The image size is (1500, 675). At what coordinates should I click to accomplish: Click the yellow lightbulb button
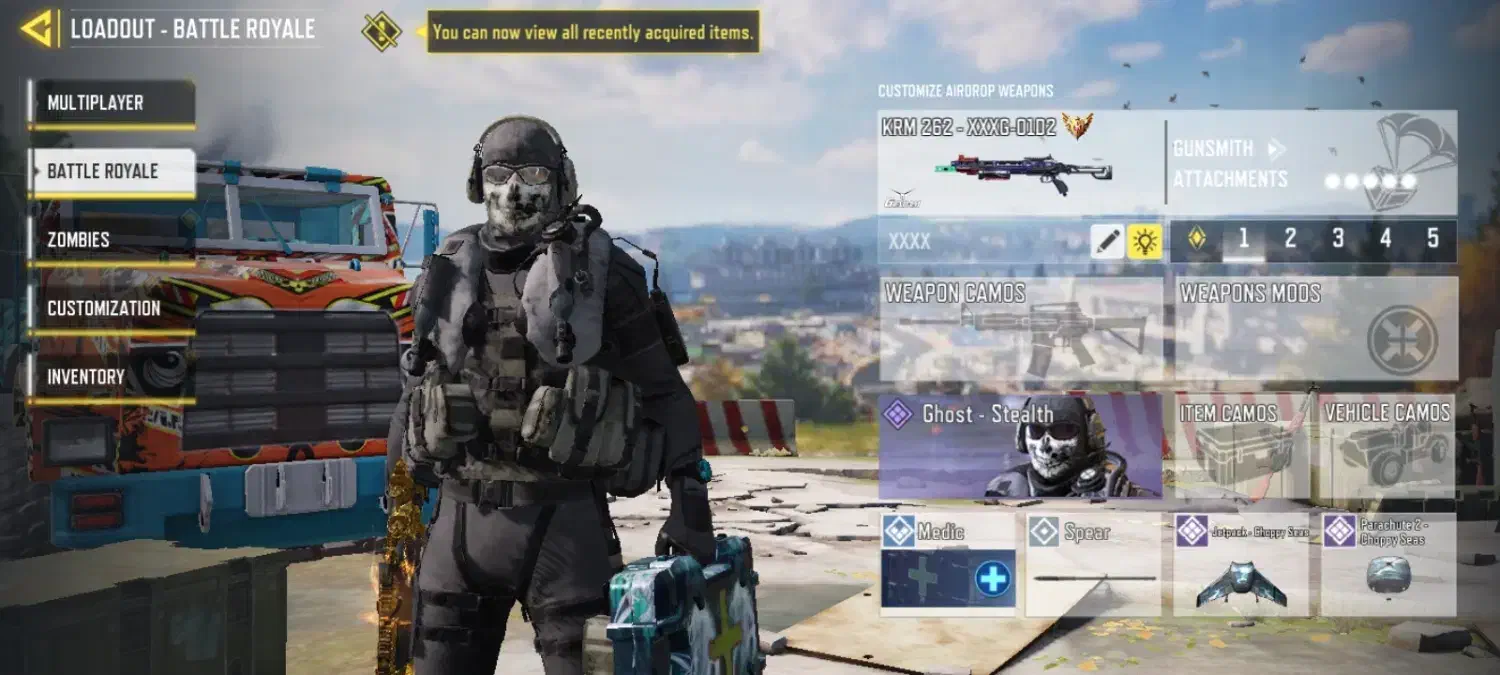[x=1144, y=241]
